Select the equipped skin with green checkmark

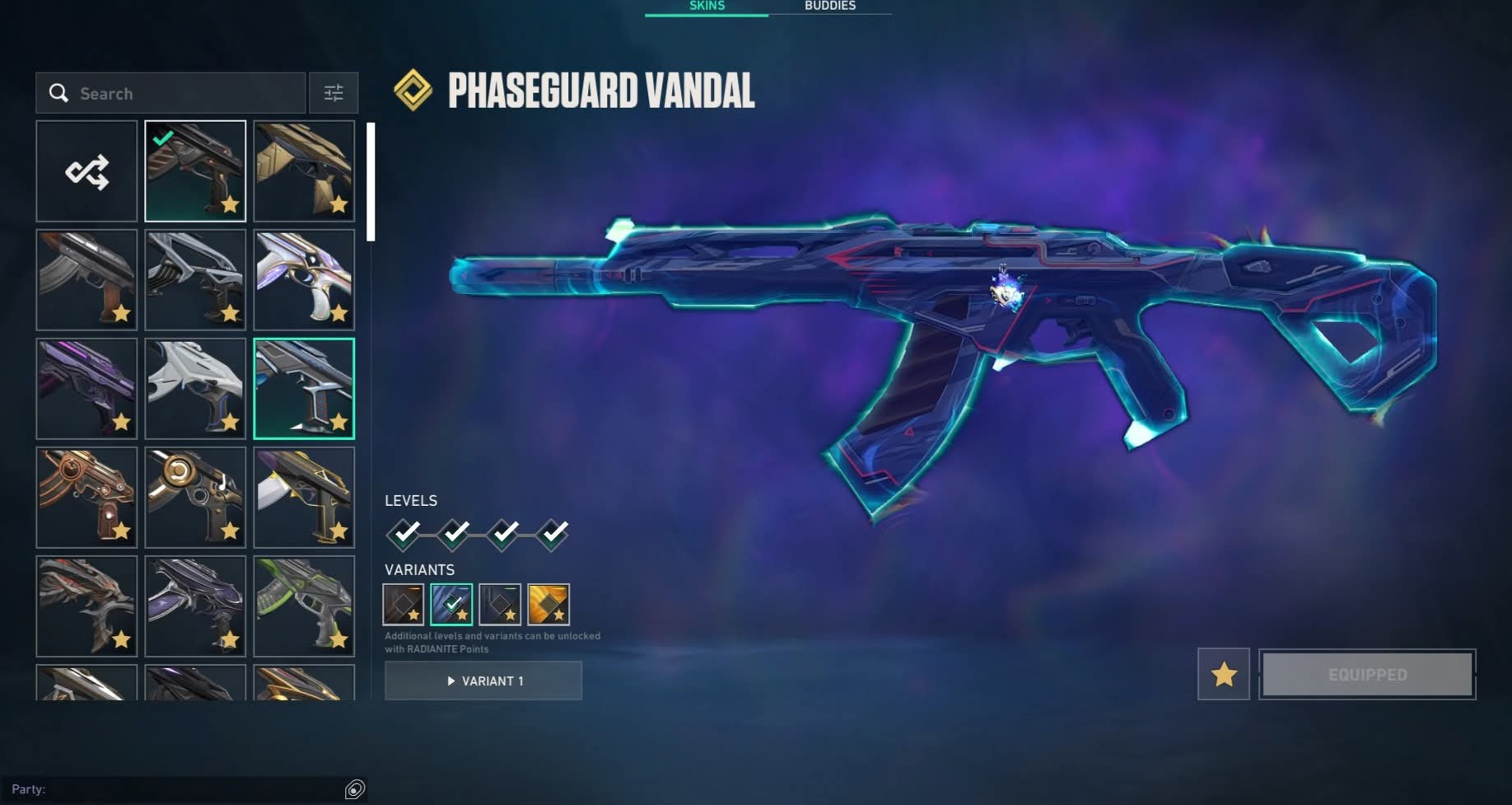pos(195,171)
